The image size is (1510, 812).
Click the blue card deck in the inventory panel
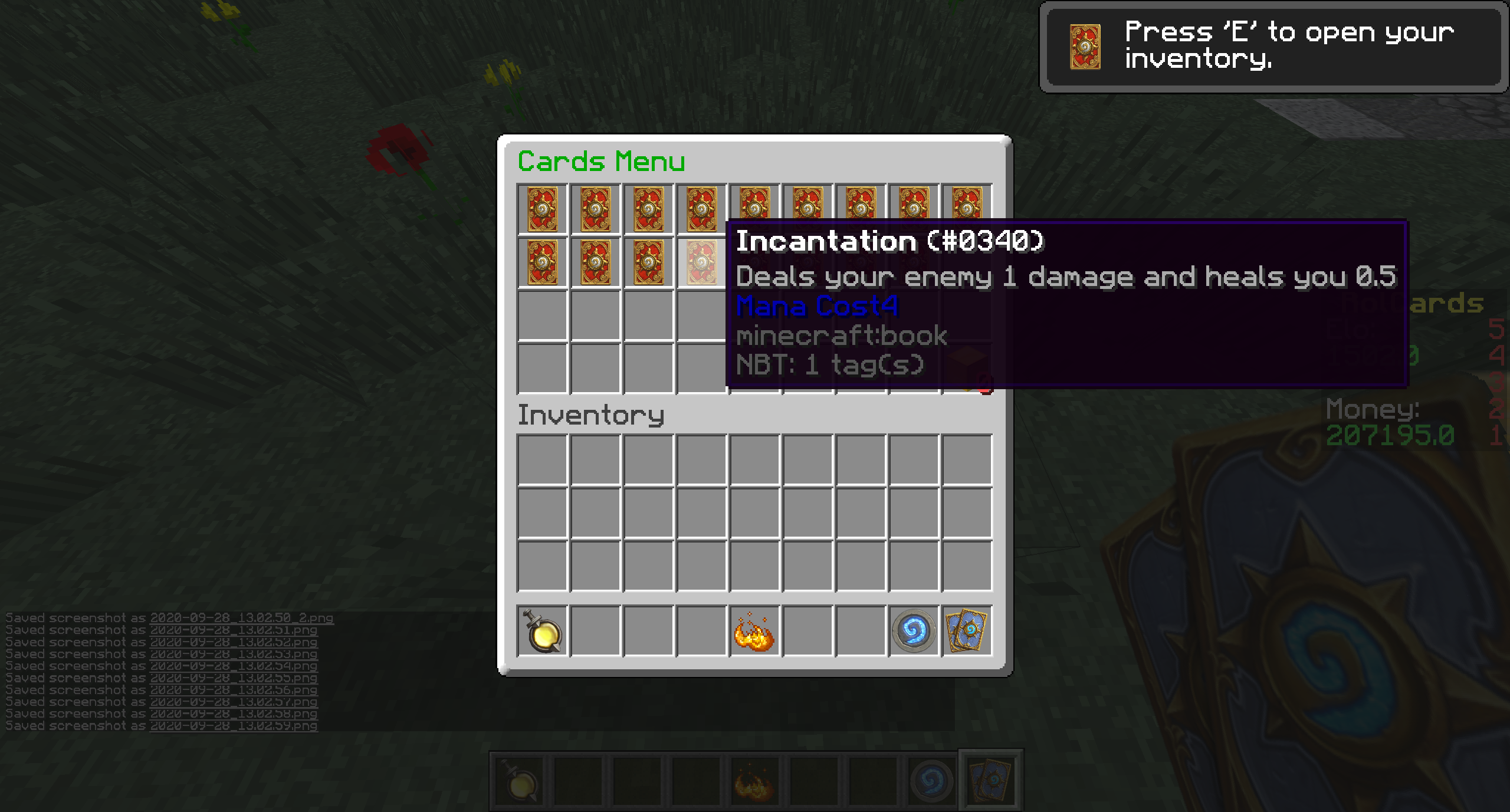[x=967, y=631]
